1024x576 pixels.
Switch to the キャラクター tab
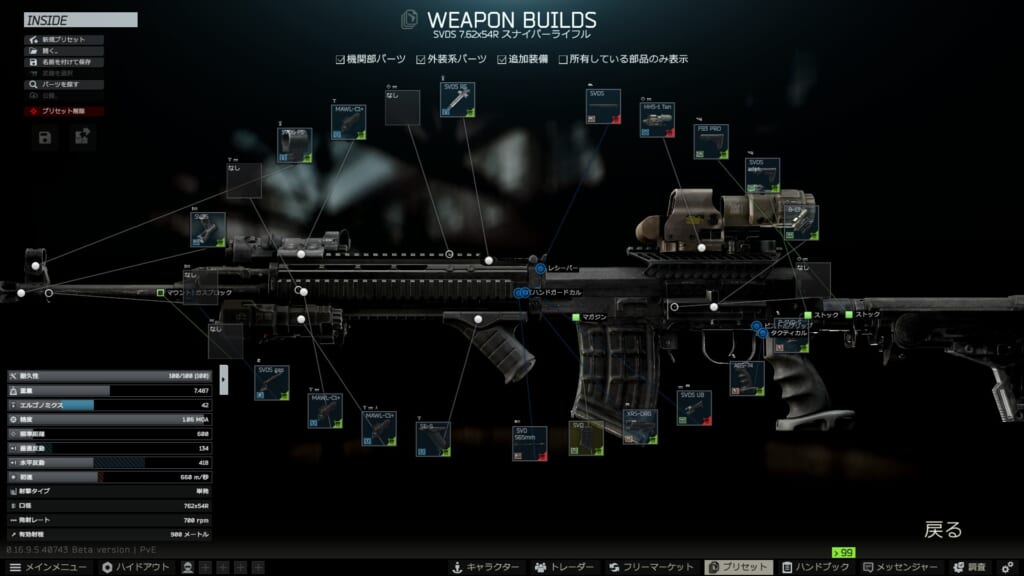pyautogui.click(x=486, y=567)
